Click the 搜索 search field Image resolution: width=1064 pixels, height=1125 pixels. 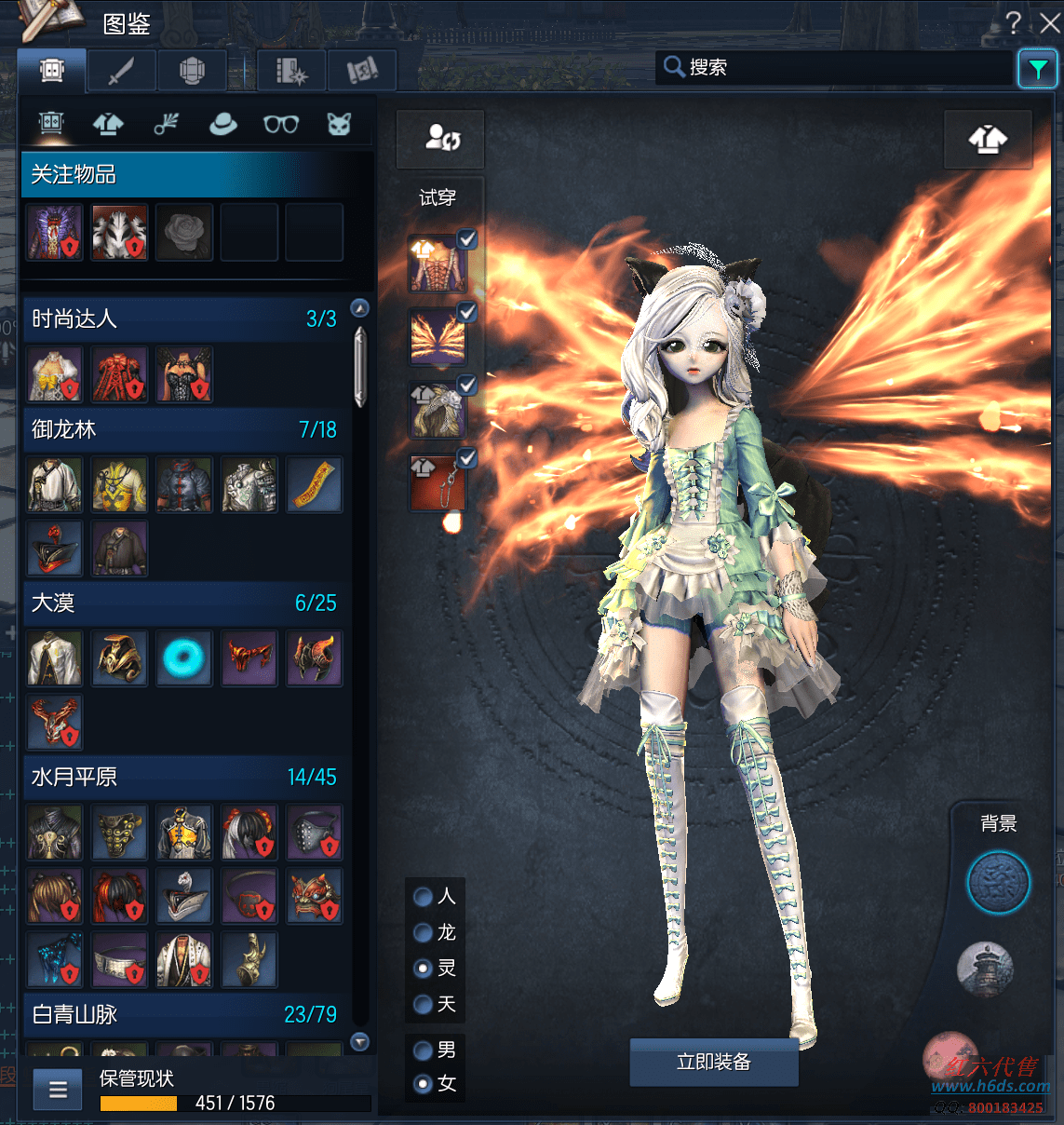(x=838, y=68)
